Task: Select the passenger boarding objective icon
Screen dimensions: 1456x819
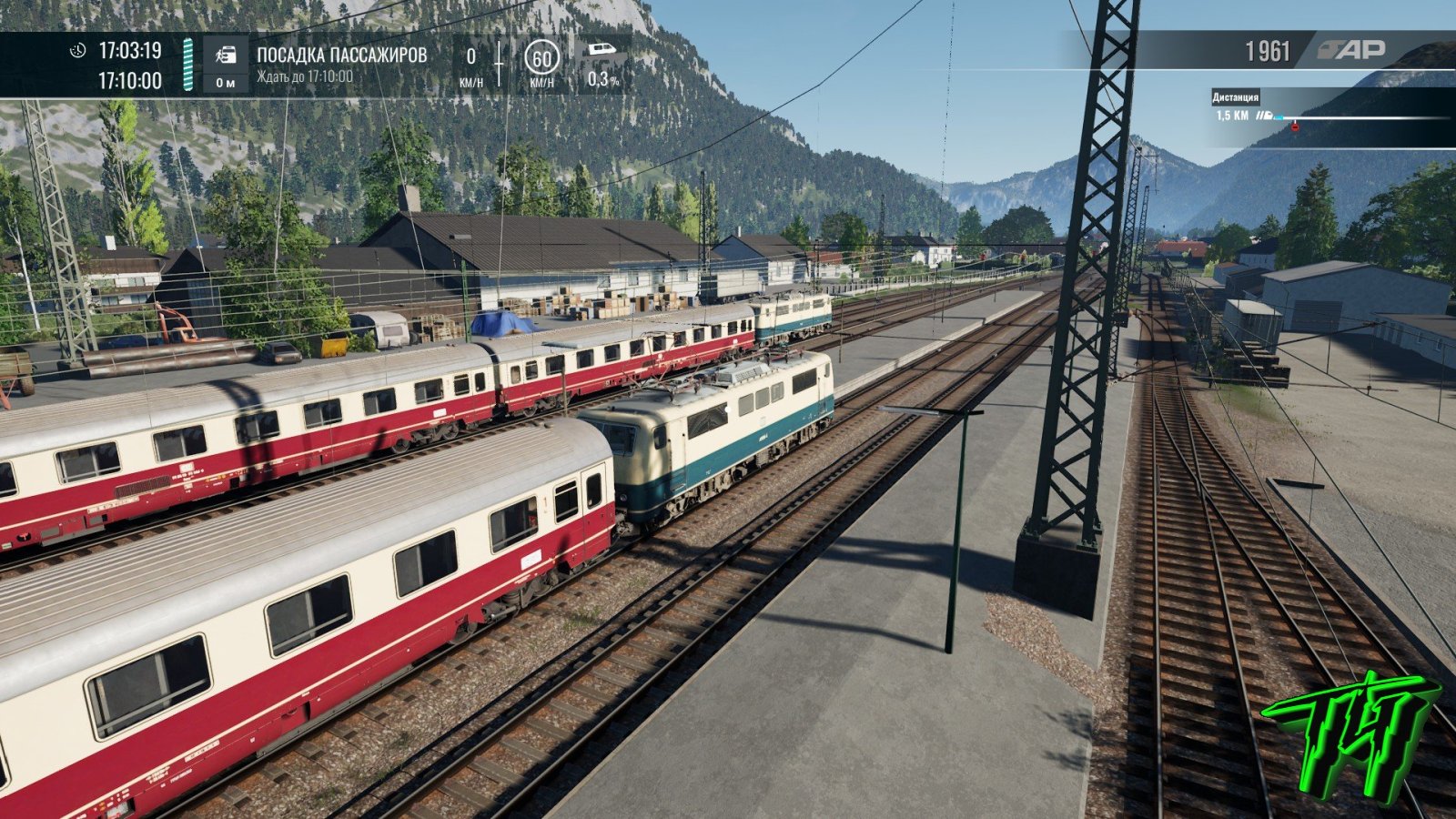Action: pos(226,56)
